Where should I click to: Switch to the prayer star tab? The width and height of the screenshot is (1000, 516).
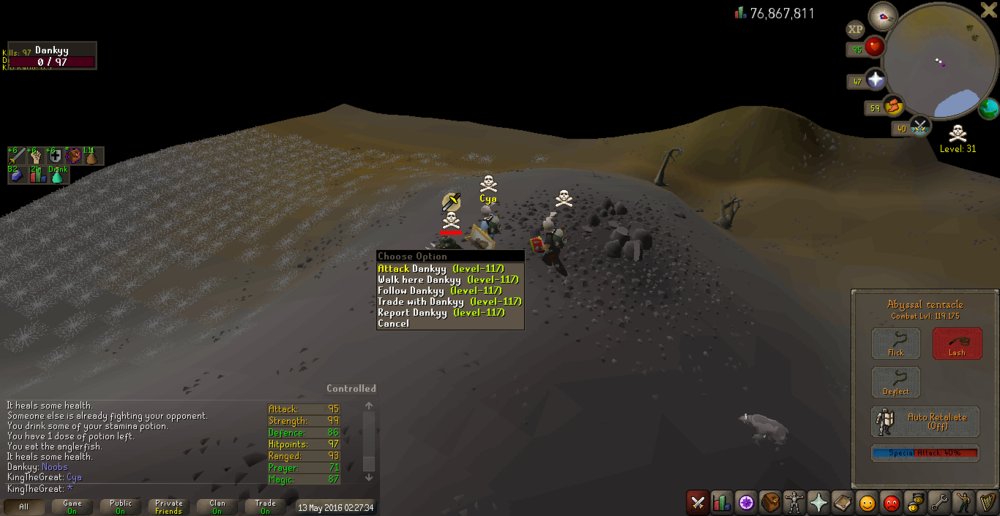pos(818,502)
